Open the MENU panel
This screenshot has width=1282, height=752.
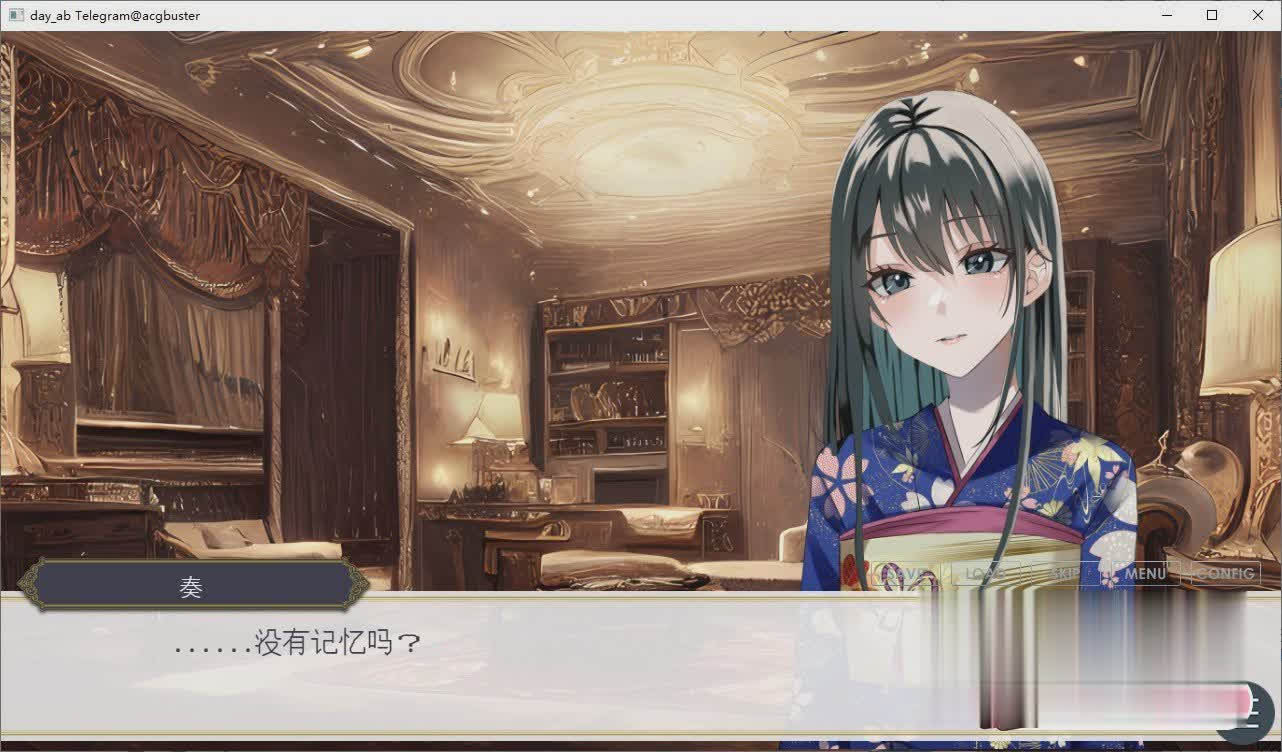click(1145, 574)
